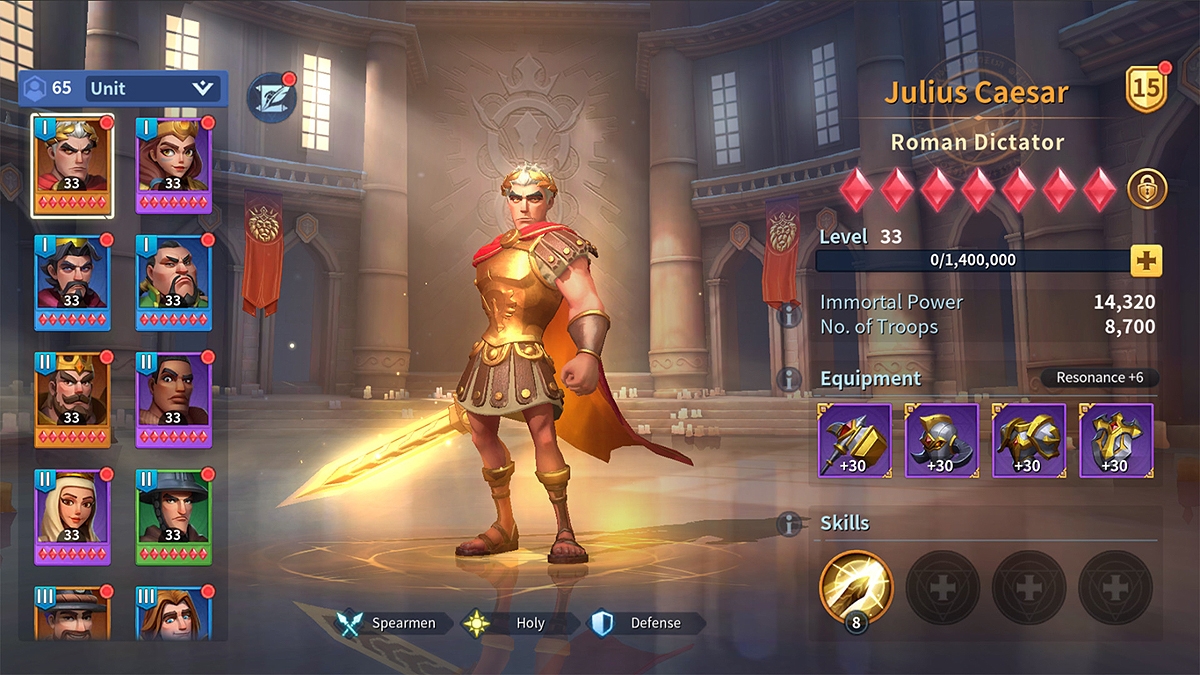Choose the bald mustached hero in green armor
This screenshot has height=675, width=1200.
(x=173, y=282)
